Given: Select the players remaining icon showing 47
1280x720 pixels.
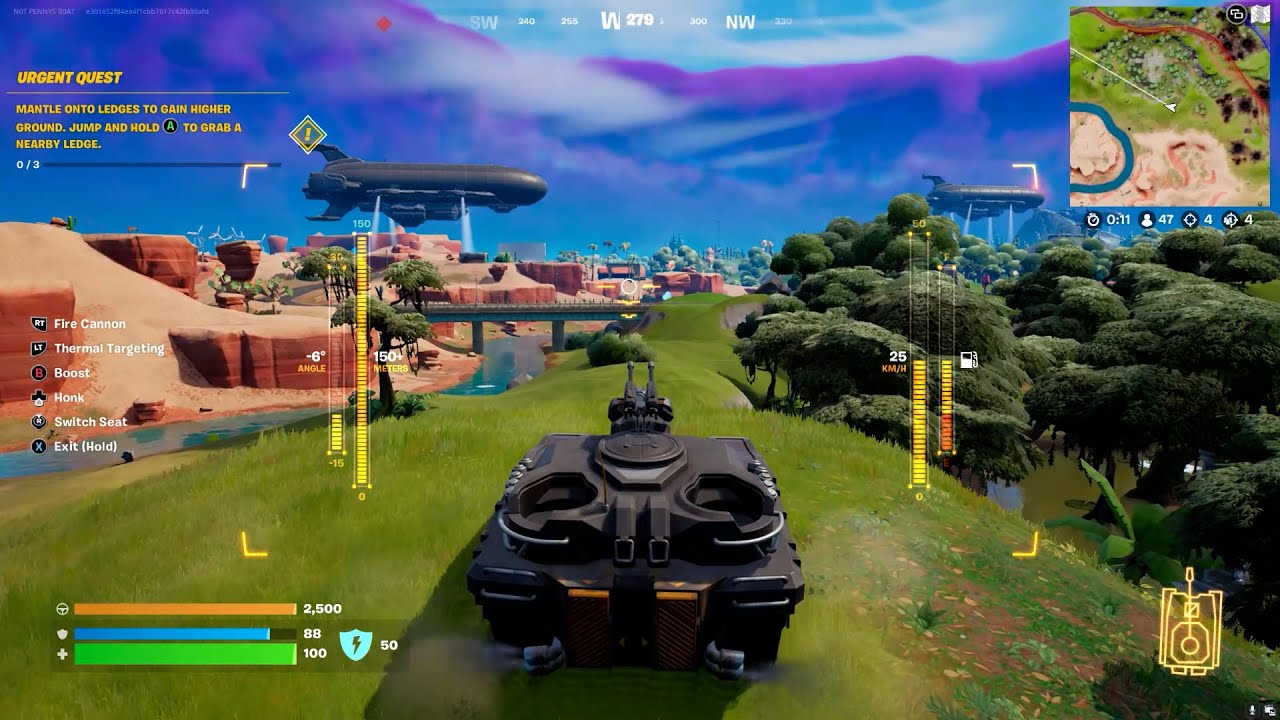Looking at the screenshot, I should [1147, 220].
